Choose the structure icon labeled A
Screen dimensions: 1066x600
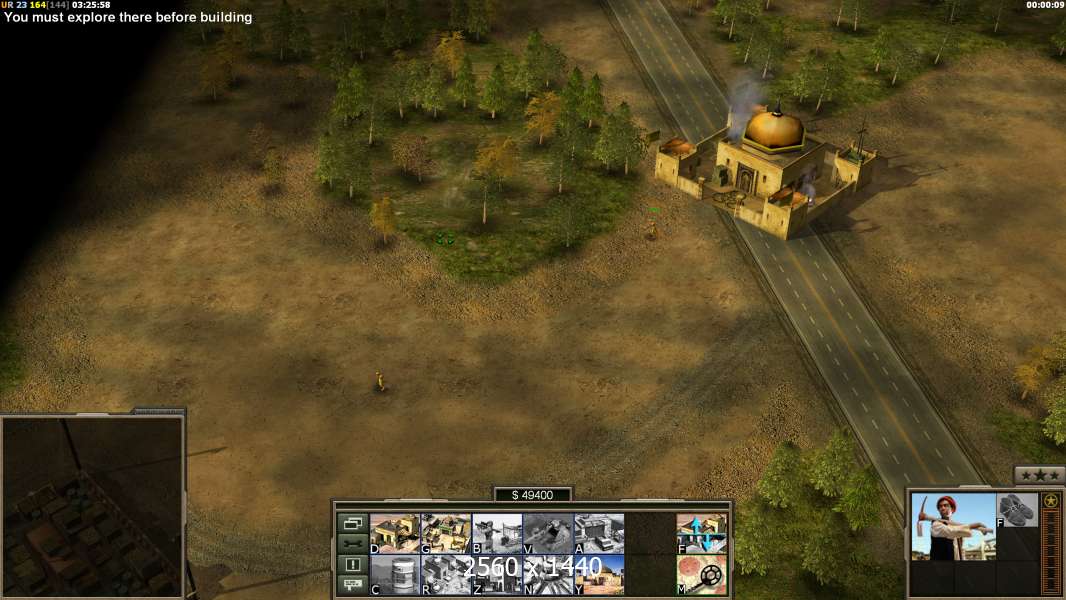pyautogui.click(x=599, y=533)
